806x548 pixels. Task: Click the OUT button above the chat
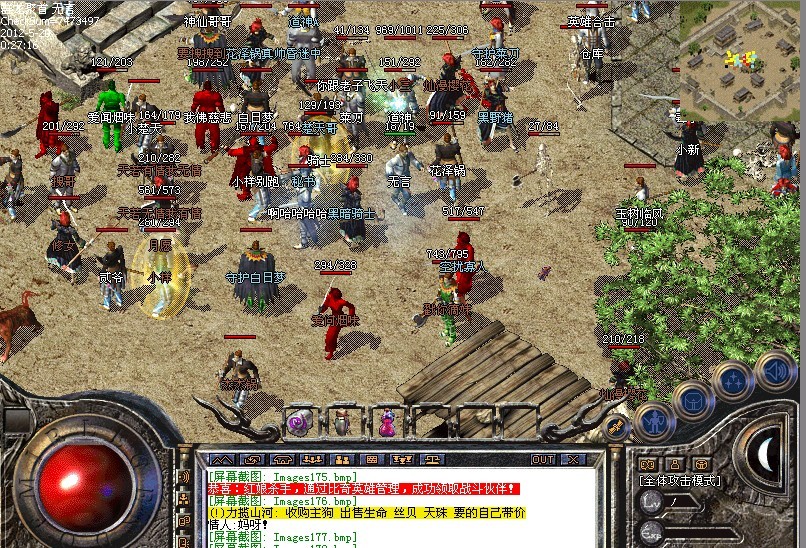[x=543, y=459]
